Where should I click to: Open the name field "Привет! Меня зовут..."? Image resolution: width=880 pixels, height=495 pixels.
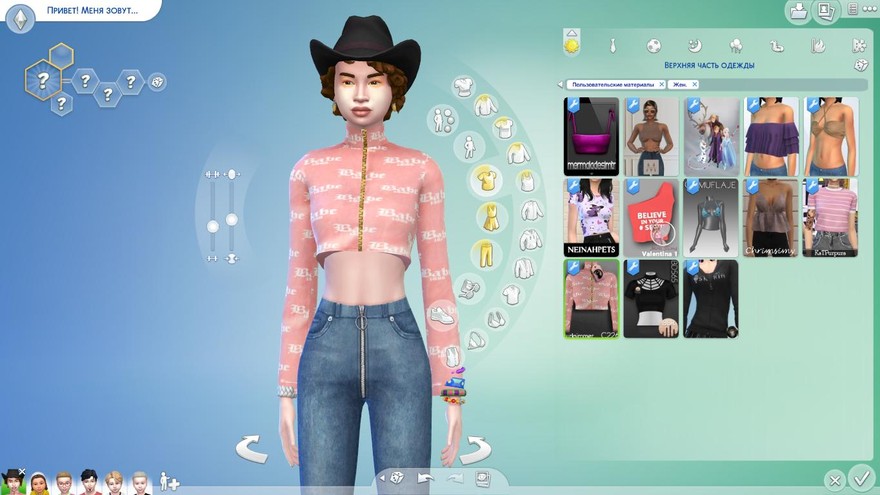coord(92,11)
